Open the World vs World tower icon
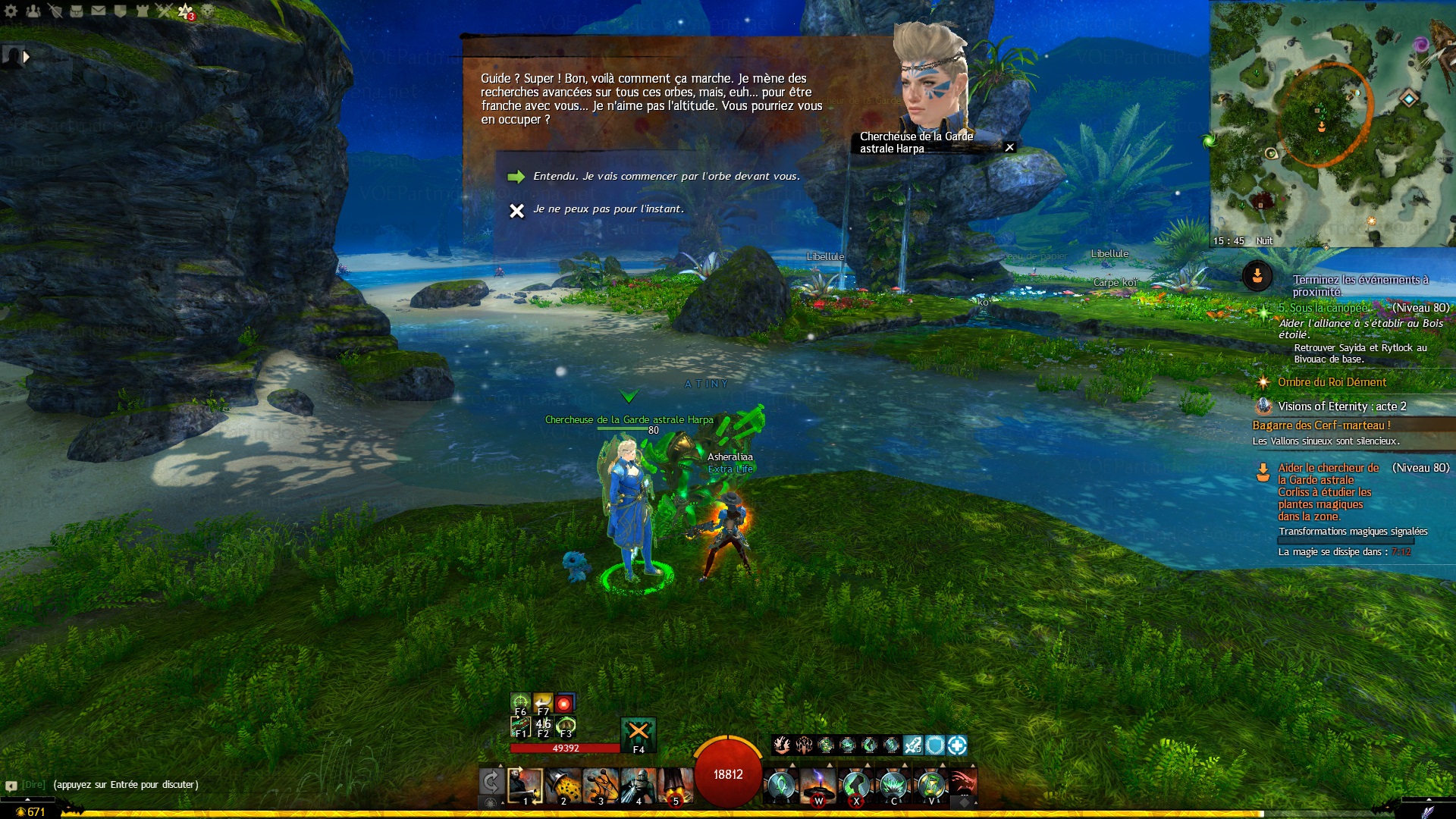 click(x=143, y=11)
